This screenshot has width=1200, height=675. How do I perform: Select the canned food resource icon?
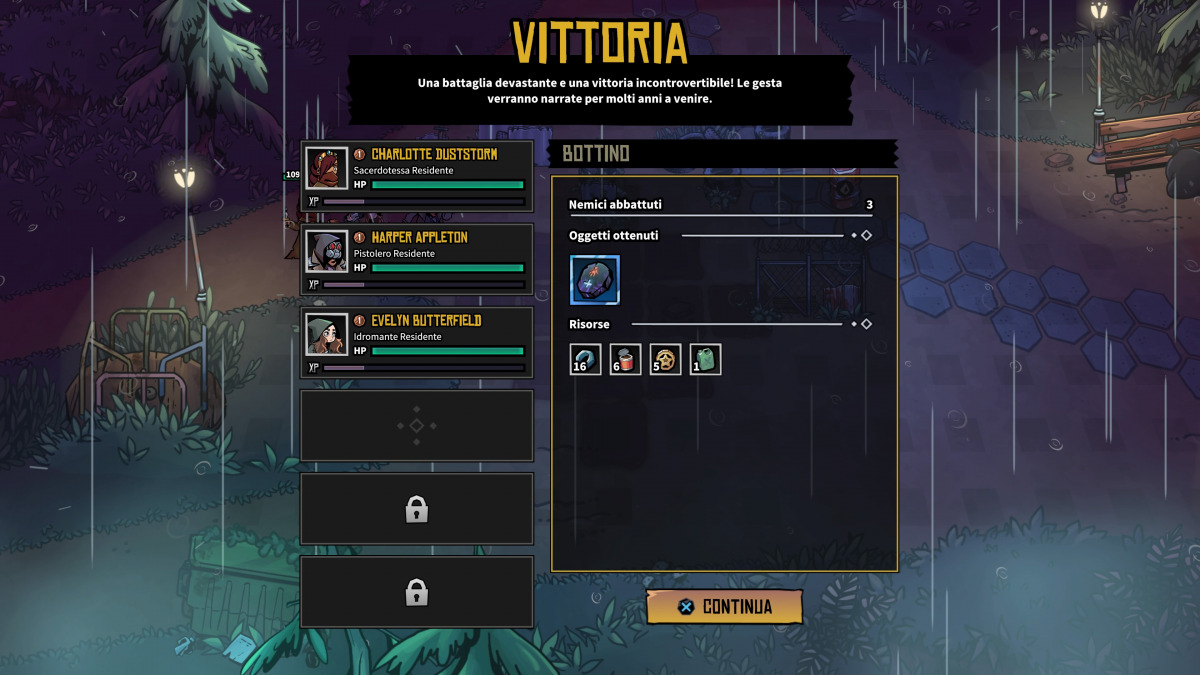click(625, 359)
